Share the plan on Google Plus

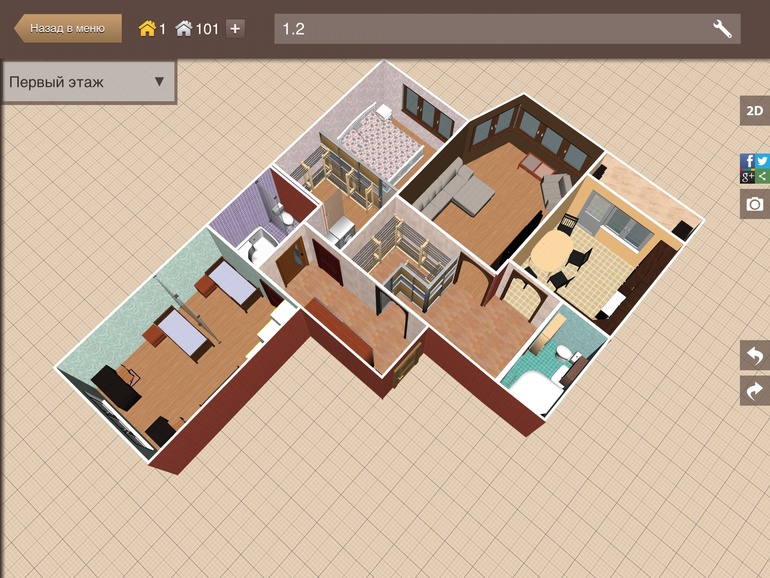point(747,176)
